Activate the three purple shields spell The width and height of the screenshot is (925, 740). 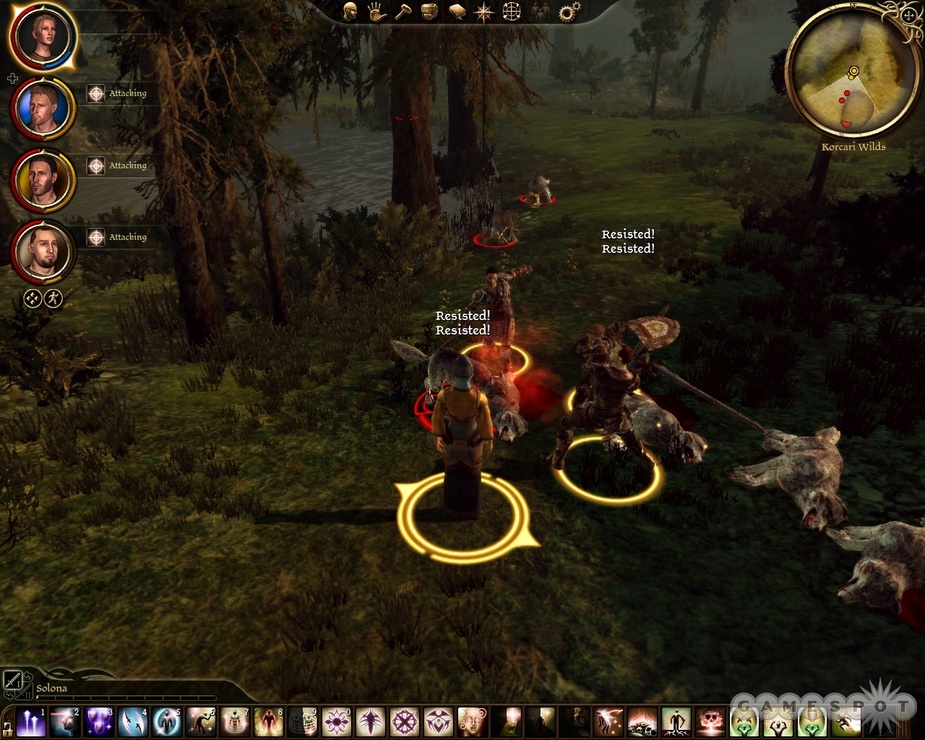(99, 722)
